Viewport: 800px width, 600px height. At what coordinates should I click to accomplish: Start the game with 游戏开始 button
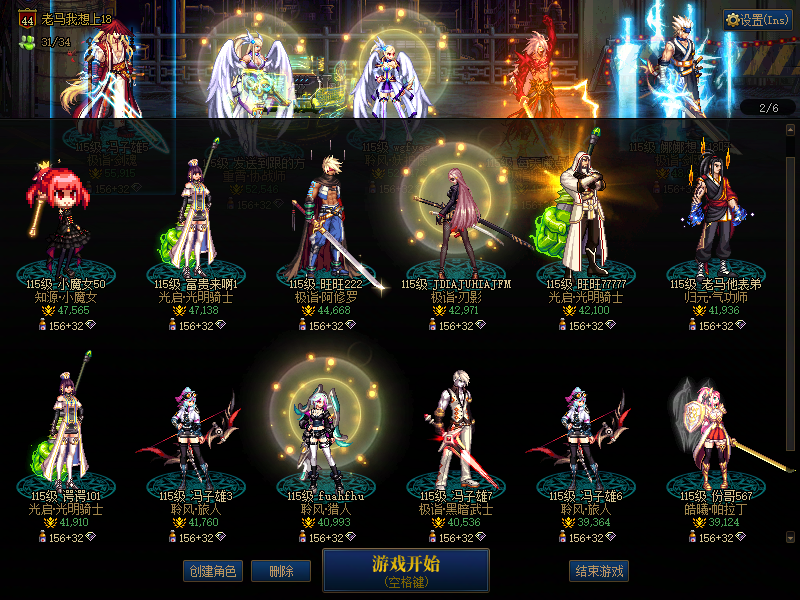[405, 569]
